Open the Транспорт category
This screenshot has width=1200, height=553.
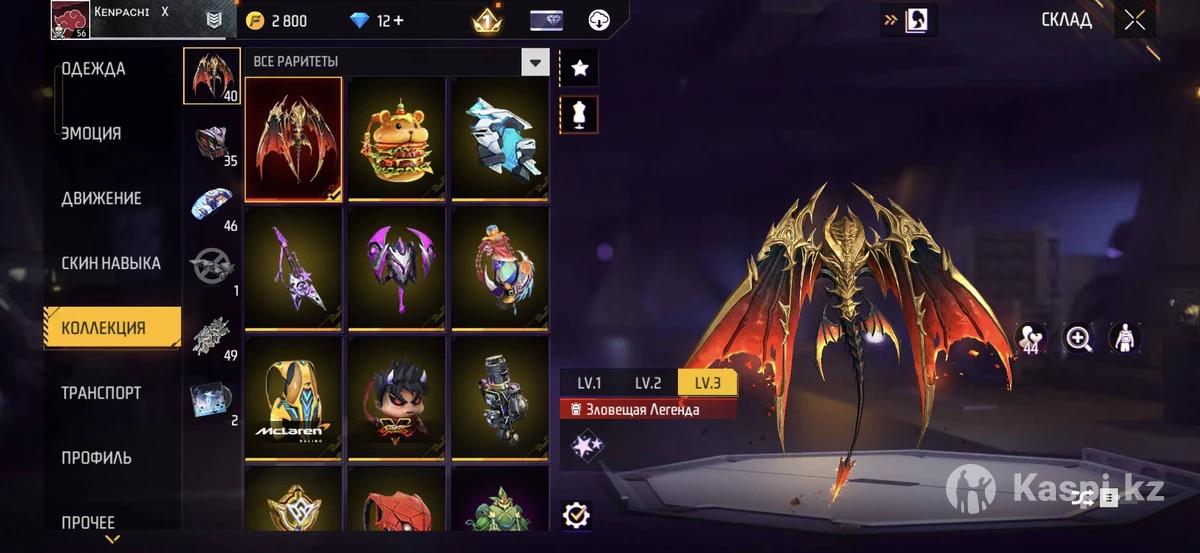coord(101,393)
